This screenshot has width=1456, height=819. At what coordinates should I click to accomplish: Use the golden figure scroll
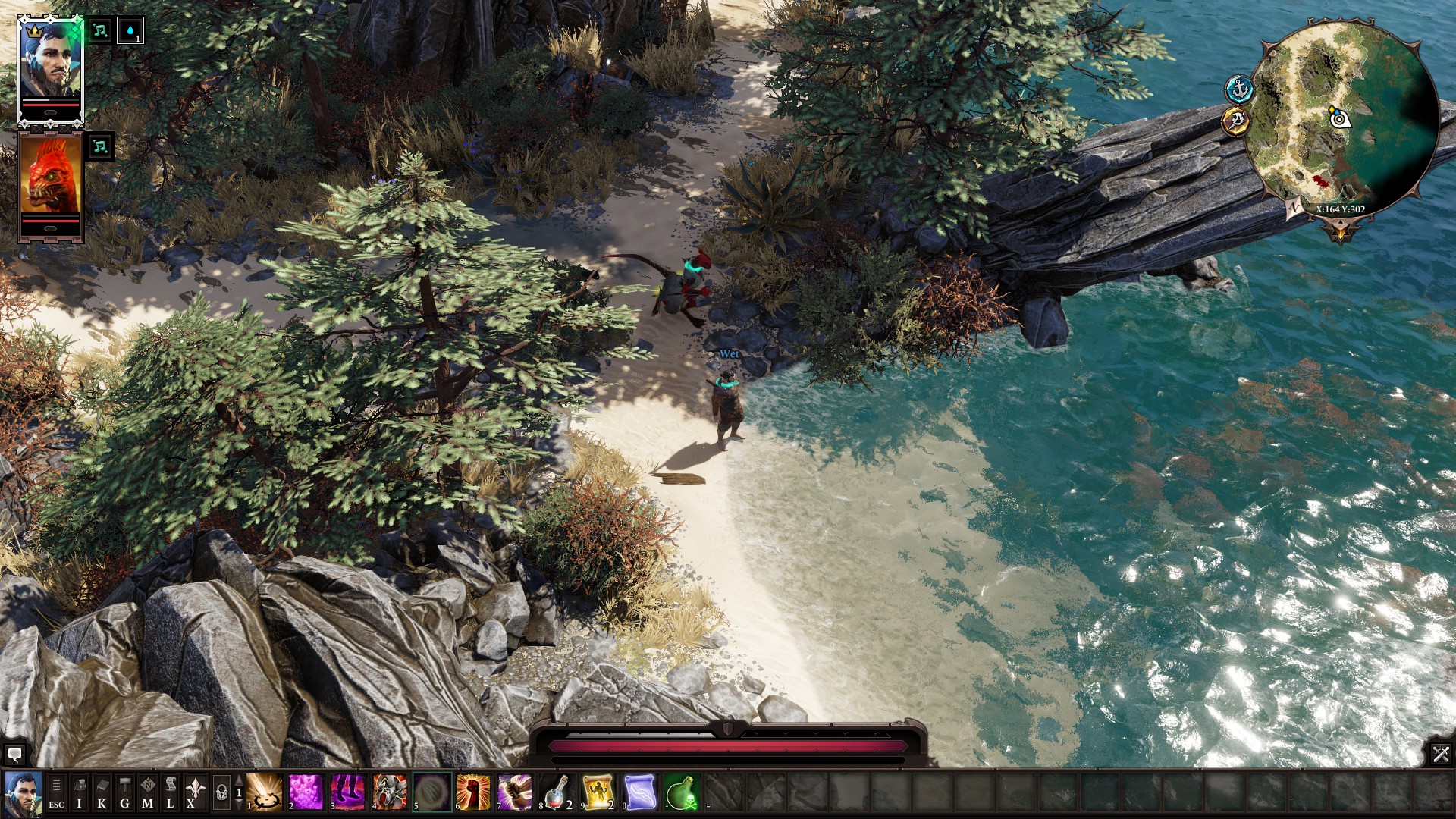pos(598,792)
